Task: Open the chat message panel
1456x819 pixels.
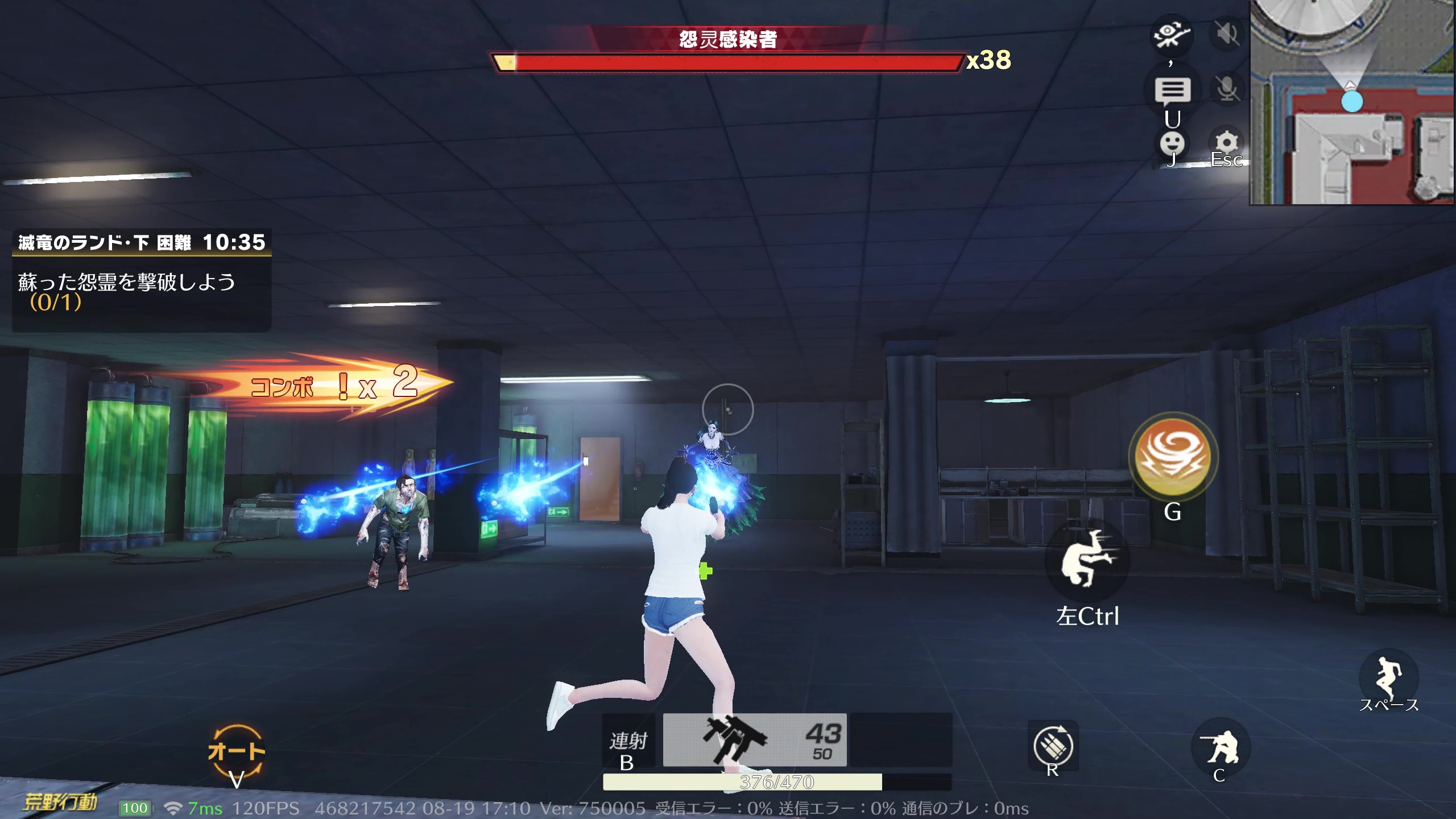Action: tap(1172, 90)
